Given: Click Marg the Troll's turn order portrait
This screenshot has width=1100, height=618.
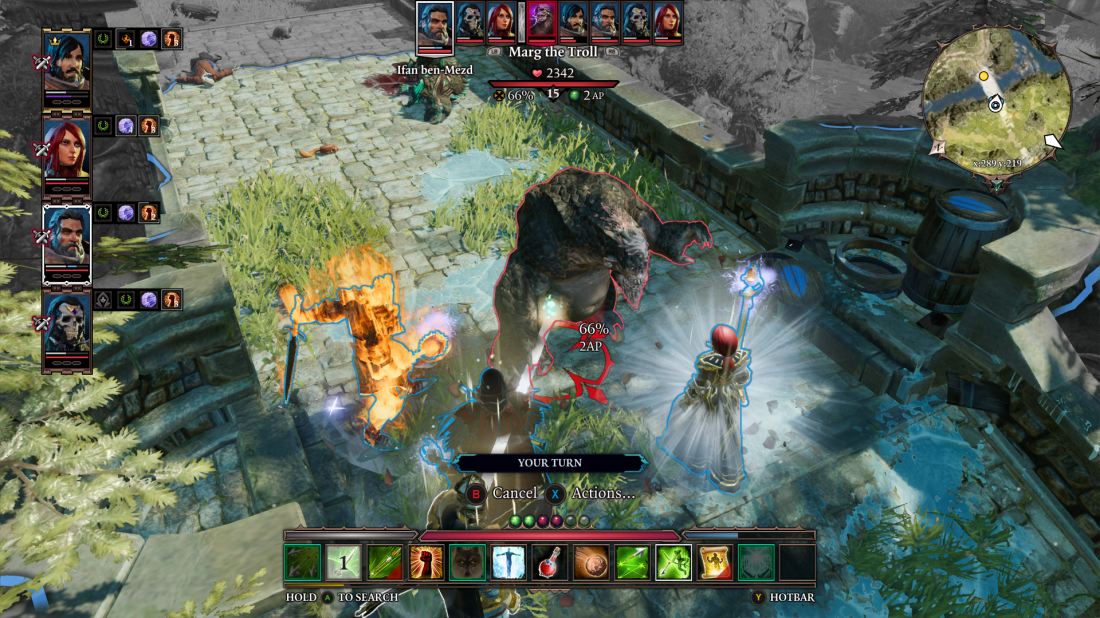Looking at the screenshot, I should click(542, 22).
